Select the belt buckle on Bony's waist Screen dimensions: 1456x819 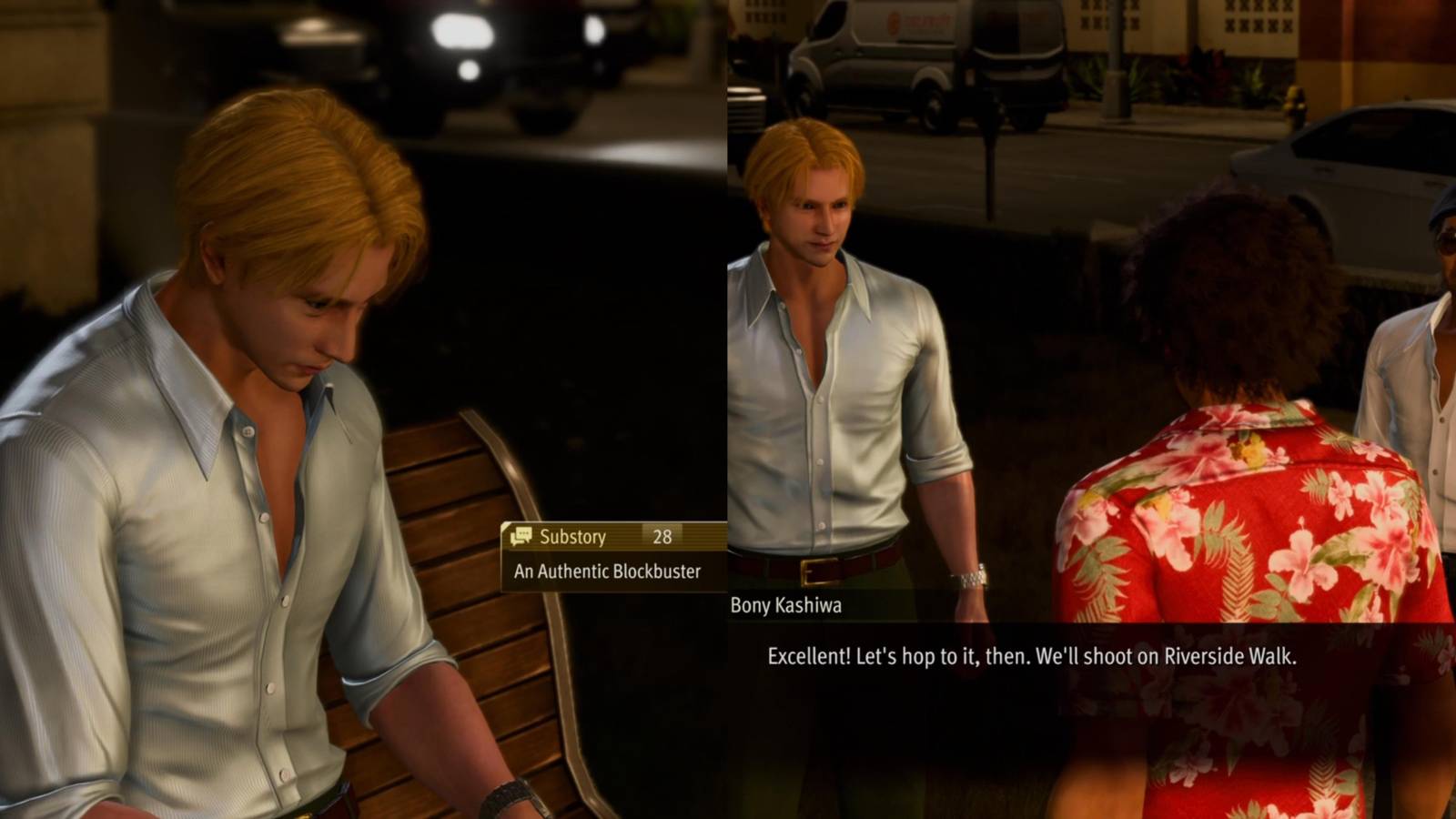tap(817, 571)
